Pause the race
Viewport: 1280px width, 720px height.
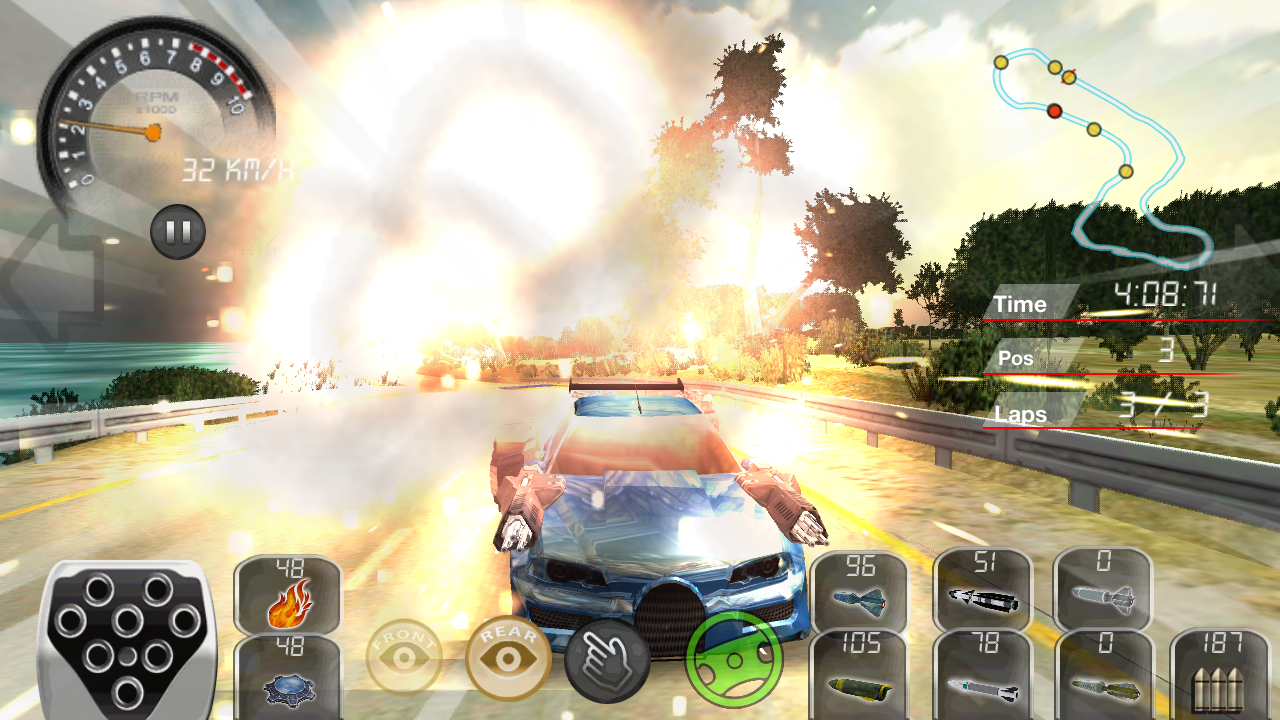[178, 232]
